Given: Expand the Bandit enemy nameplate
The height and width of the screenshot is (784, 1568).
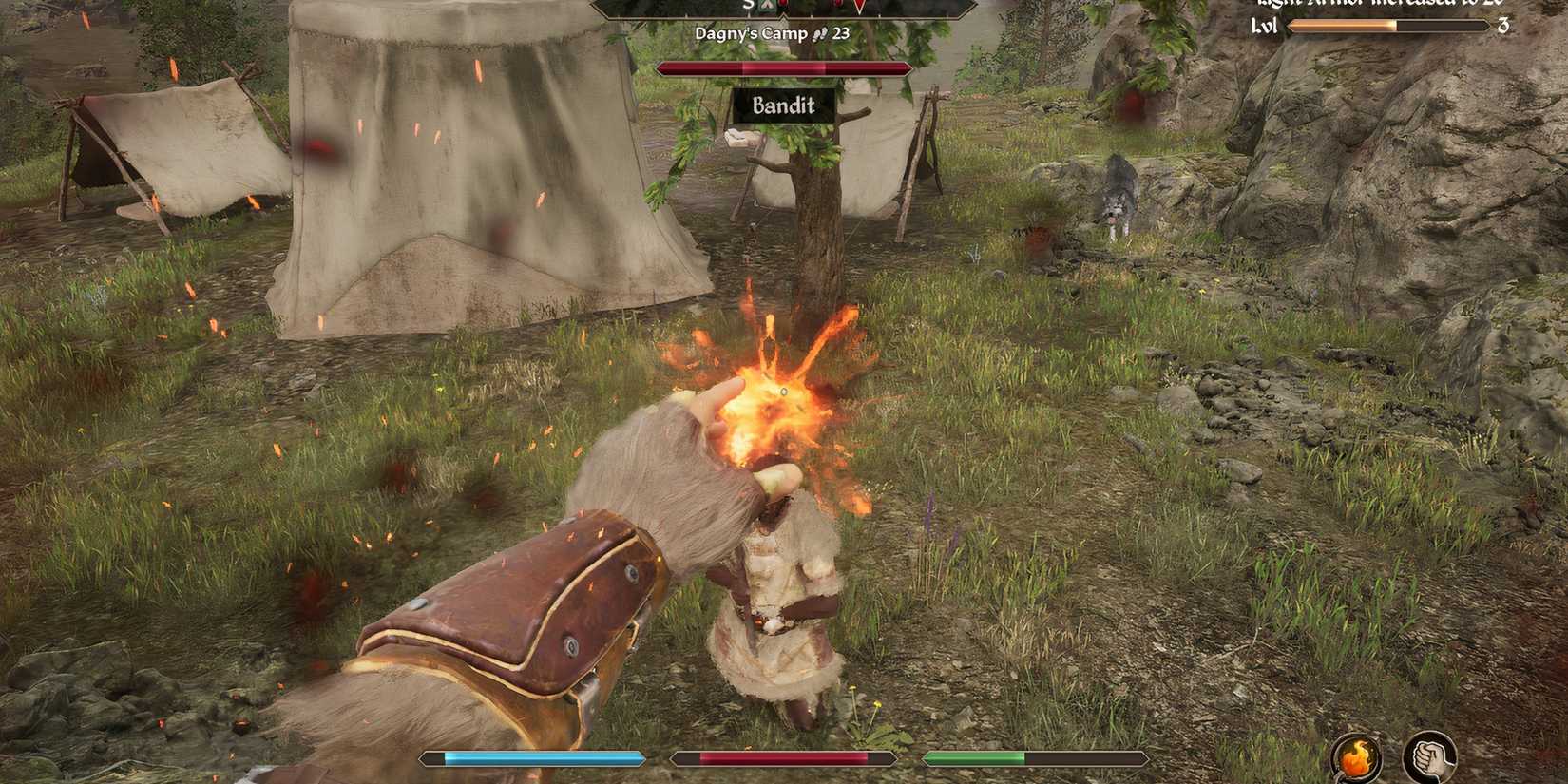Looking at the screenshot, I should tap(782, 106).
